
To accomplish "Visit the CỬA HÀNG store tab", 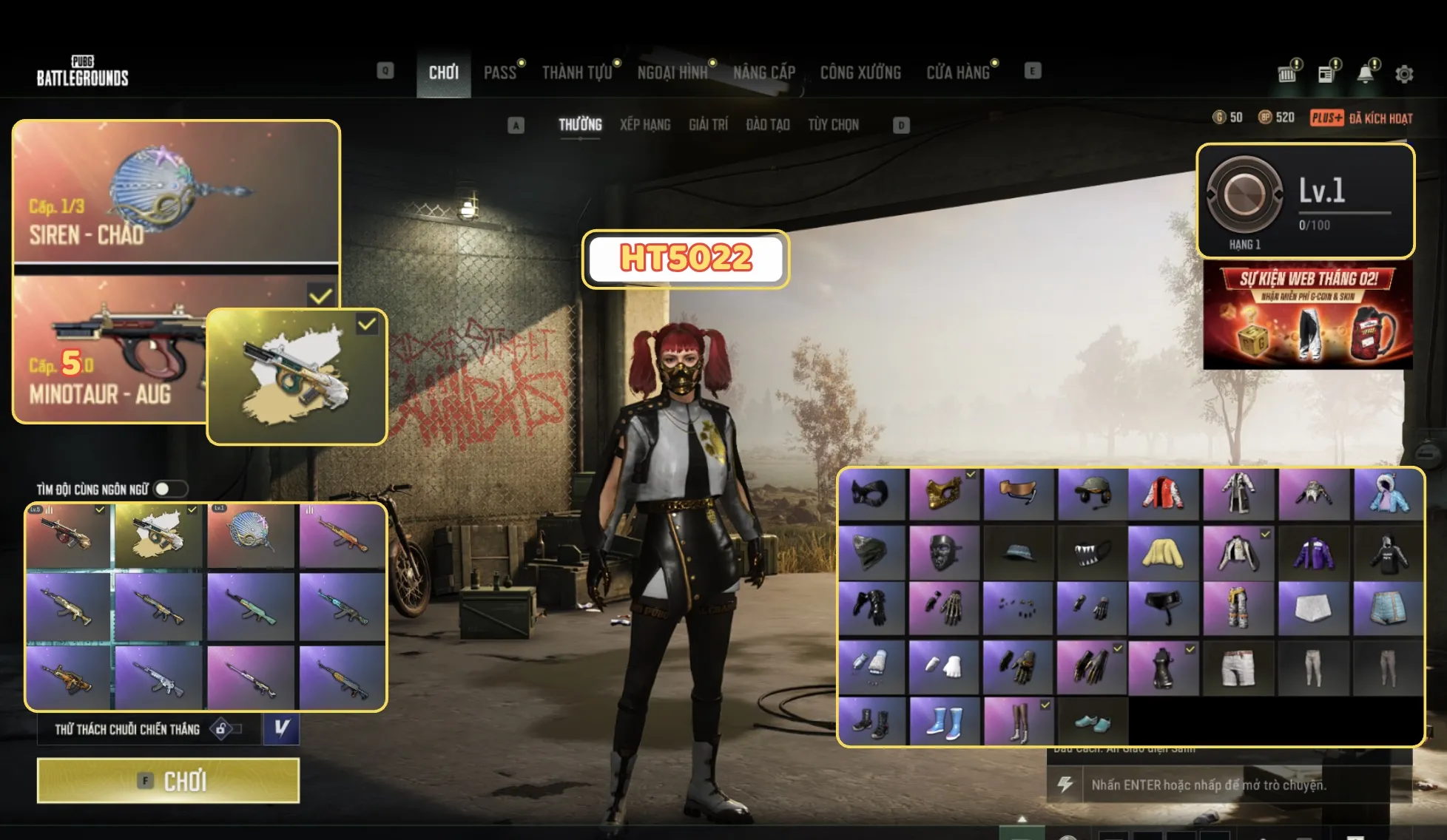I will (x=958, y=72).
